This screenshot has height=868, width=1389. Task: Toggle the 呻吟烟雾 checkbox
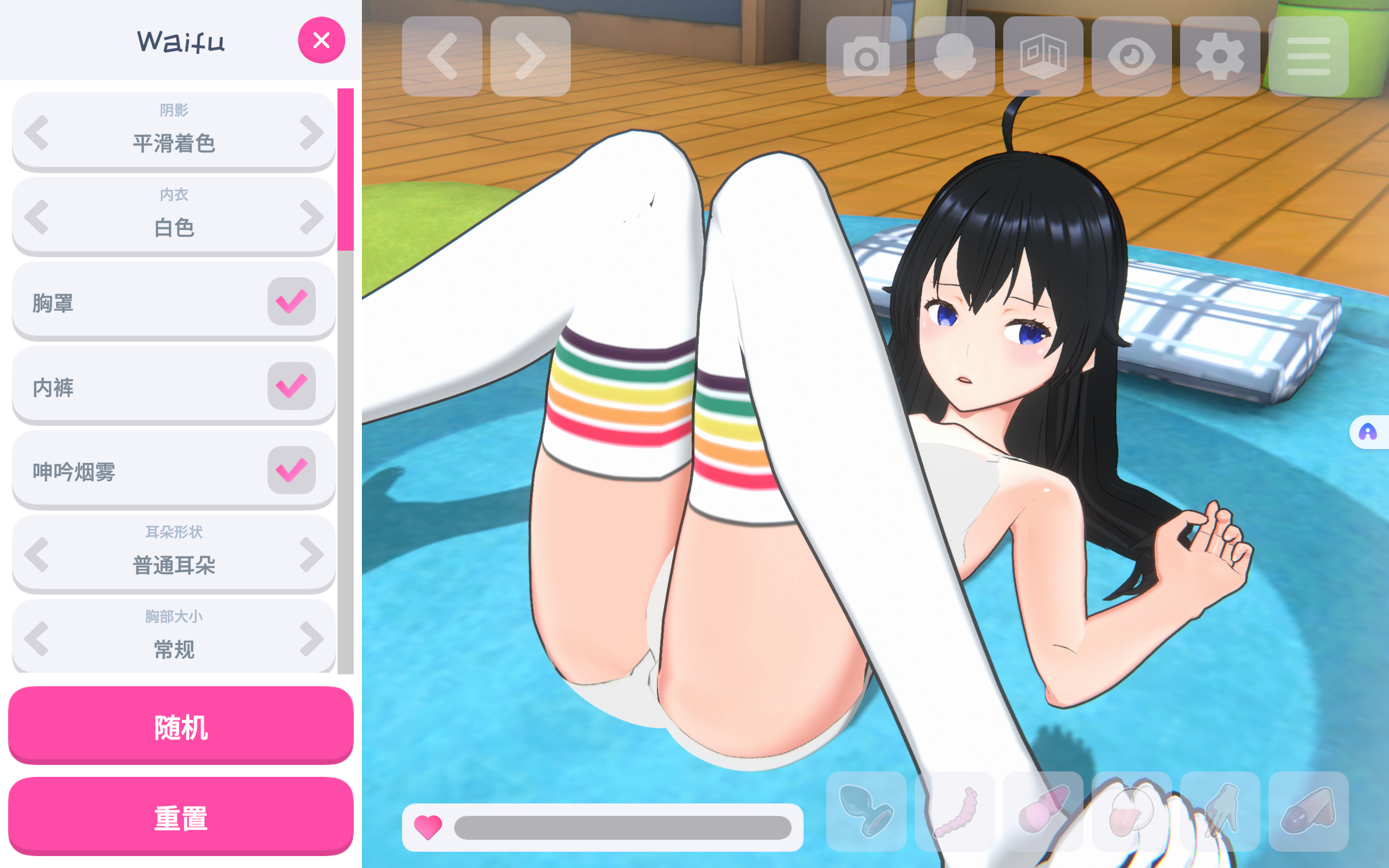click(x=291, y=470)
